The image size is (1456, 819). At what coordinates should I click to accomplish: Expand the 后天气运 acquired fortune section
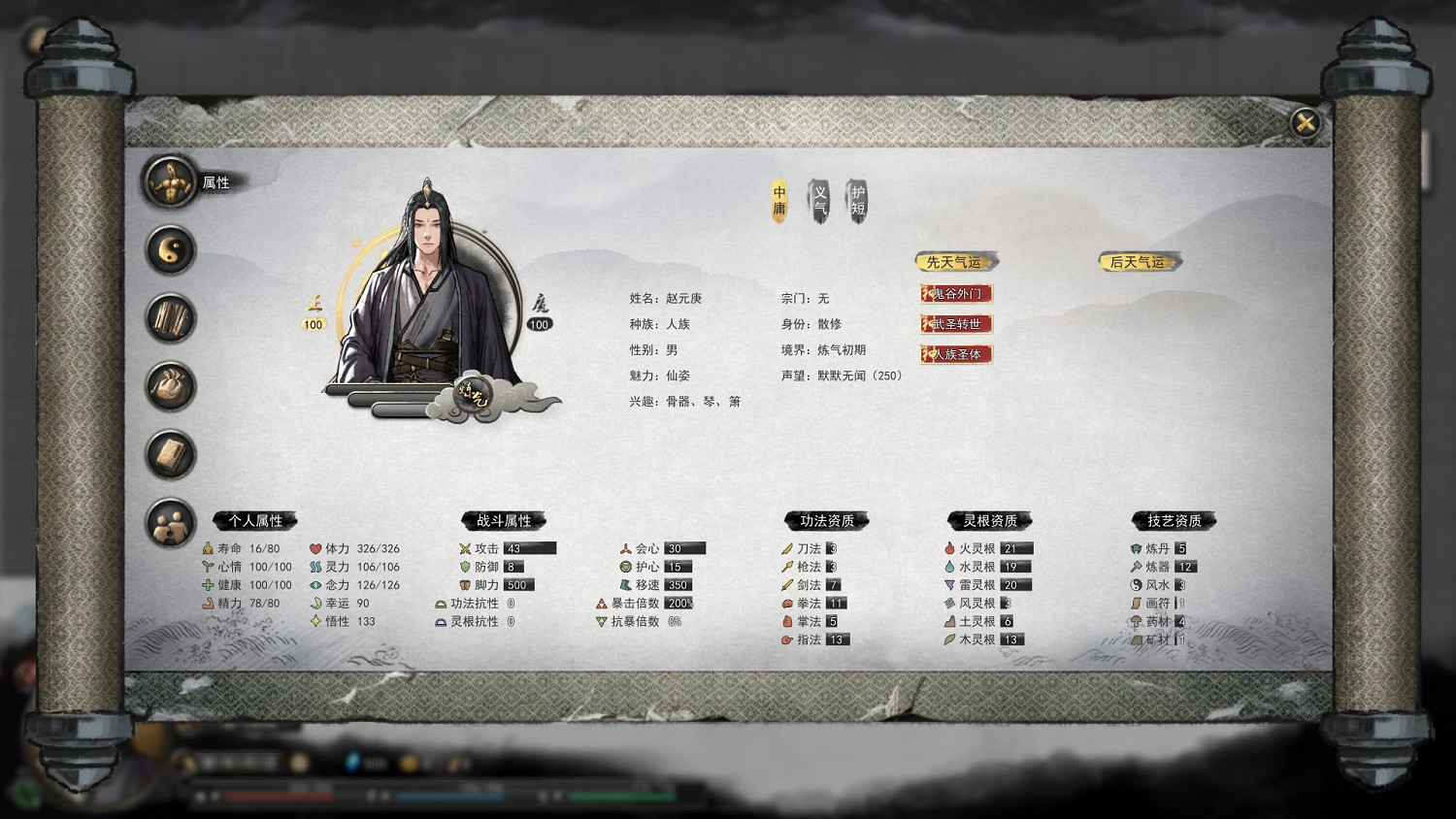[x=1138, y=260]
